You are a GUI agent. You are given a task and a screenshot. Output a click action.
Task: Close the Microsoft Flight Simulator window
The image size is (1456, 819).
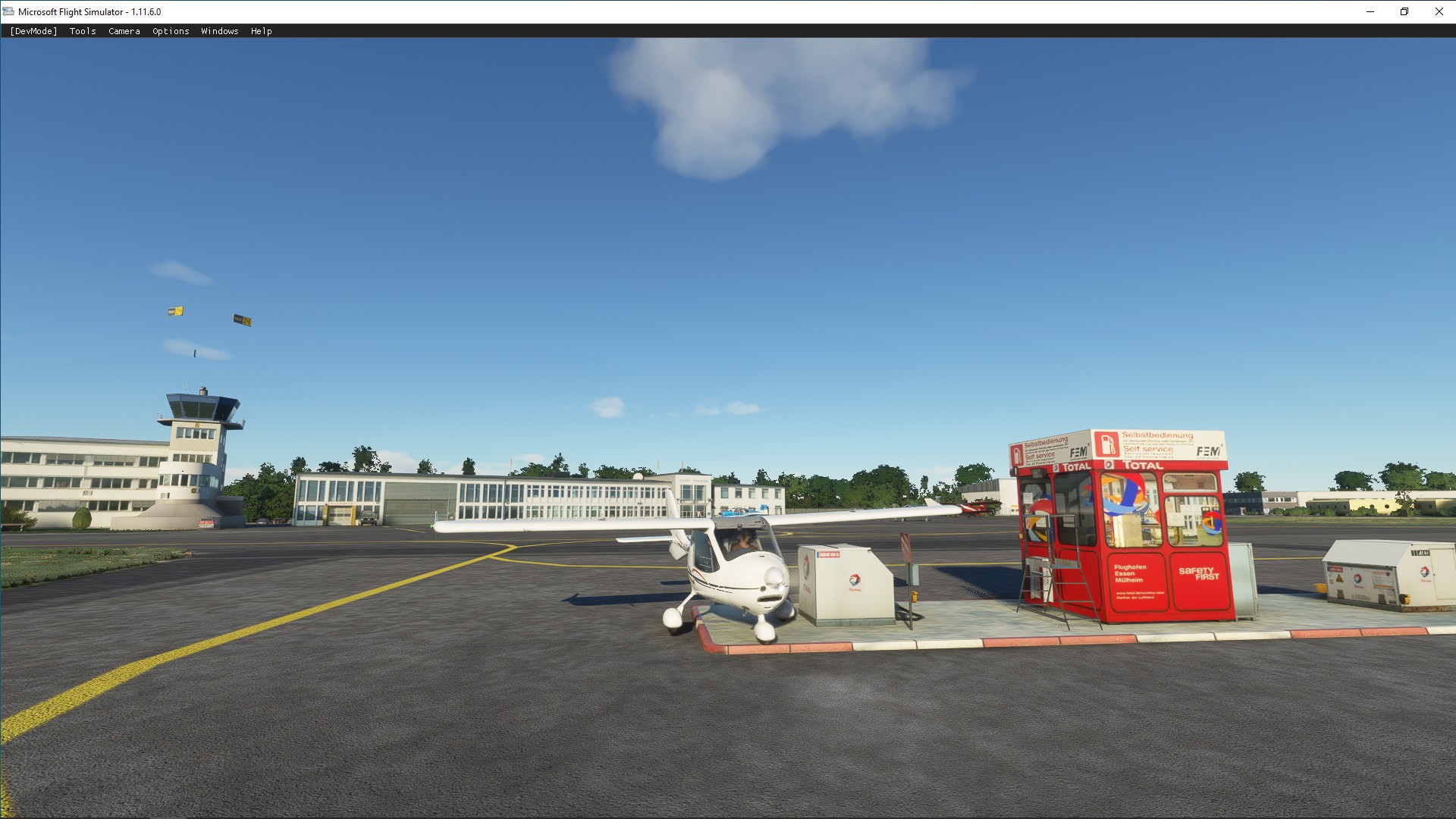1439,11
